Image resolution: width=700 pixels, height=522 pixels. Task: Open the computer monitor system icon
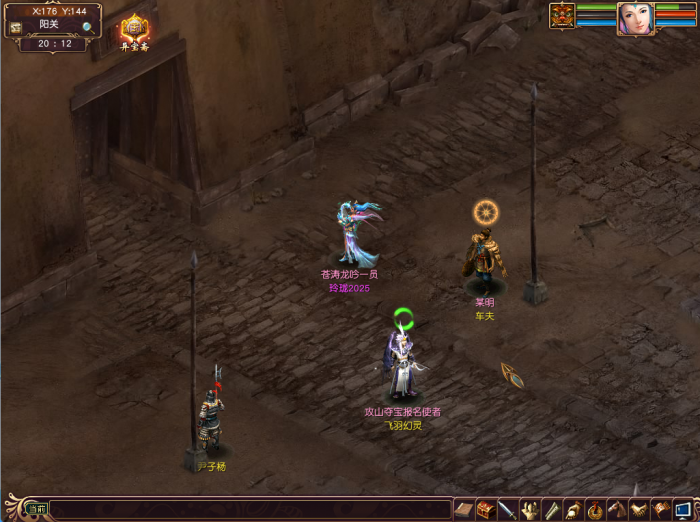pos(682,509)
